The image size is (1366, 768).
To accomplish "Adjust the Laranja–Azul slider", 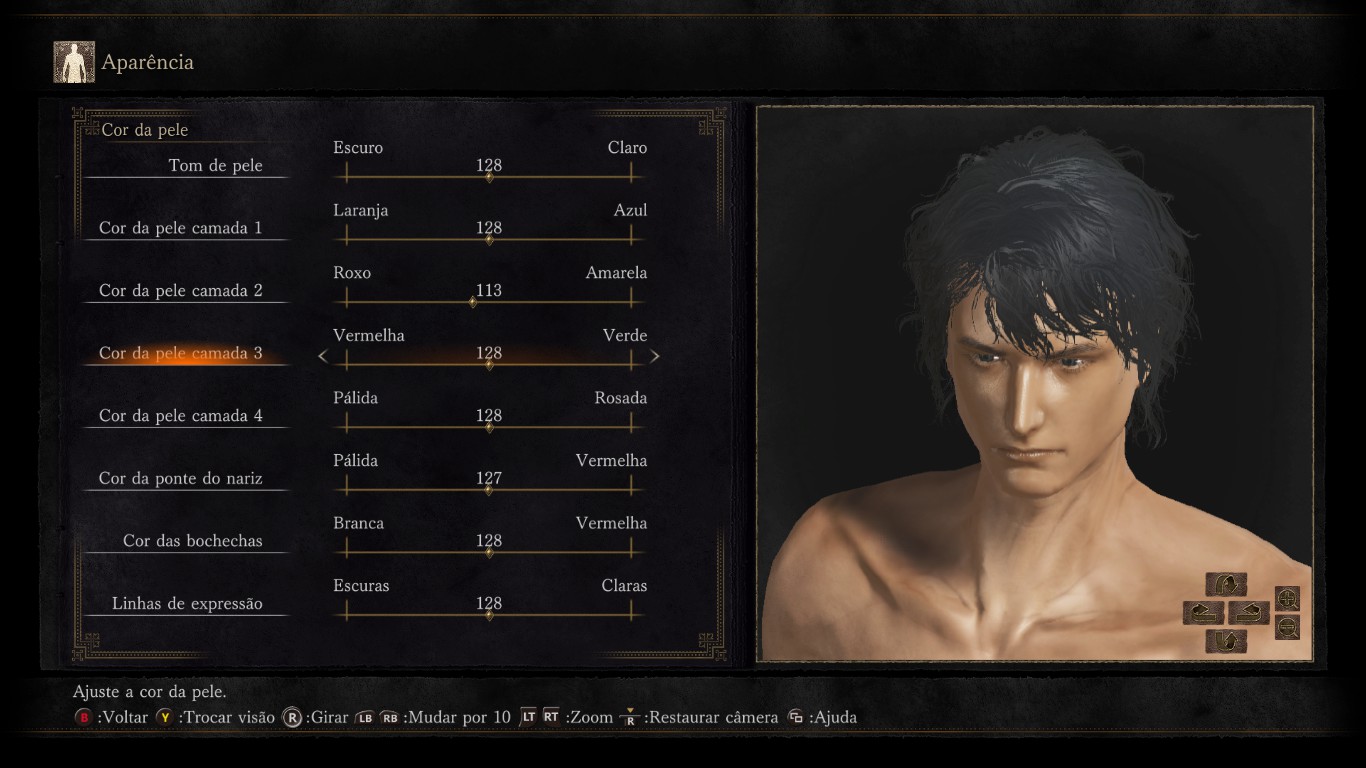I will [x=489, y=240].
